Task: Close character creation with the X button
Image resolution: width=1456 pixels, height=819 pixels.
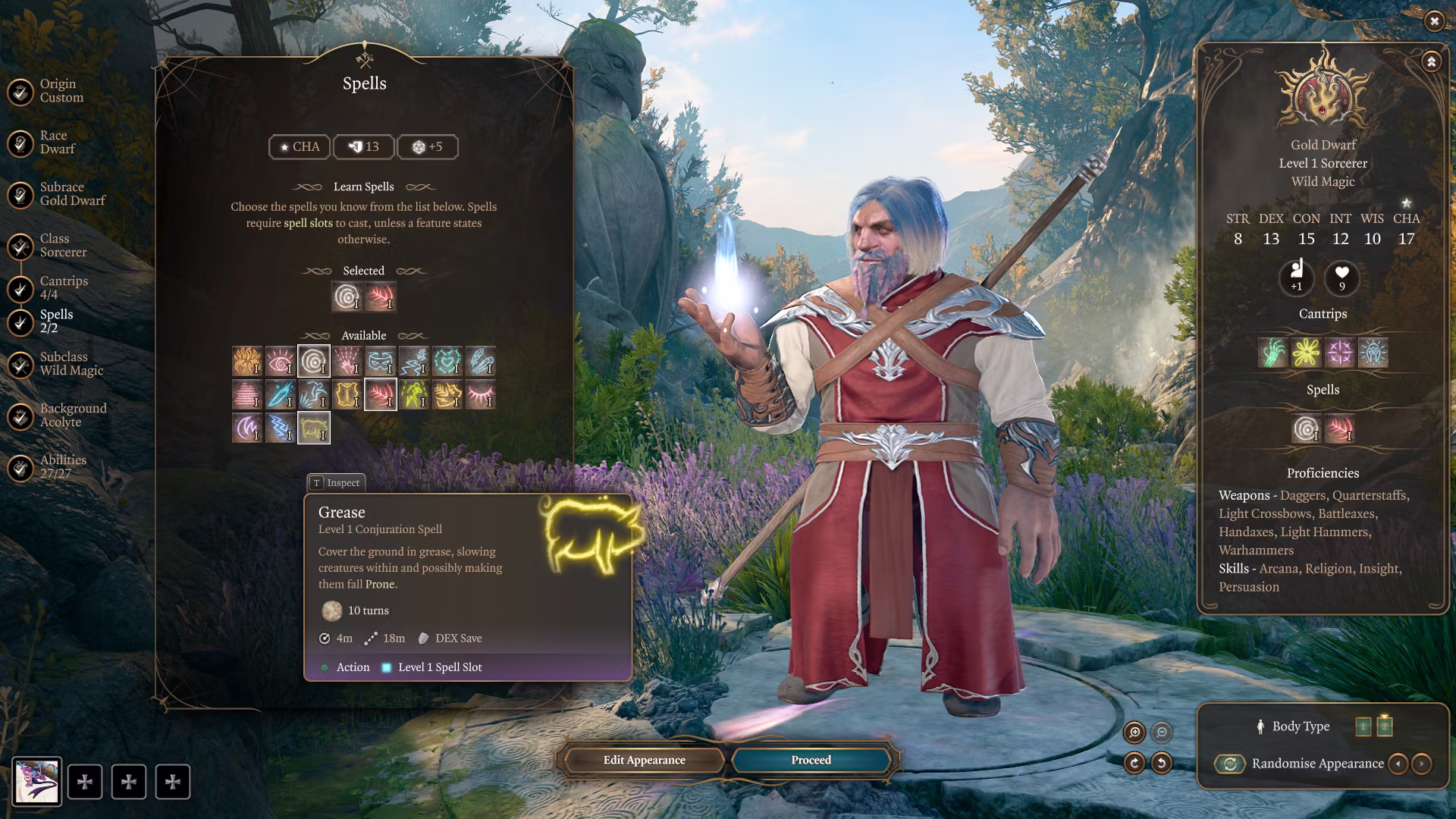Action: click(x=1434, y=21)
